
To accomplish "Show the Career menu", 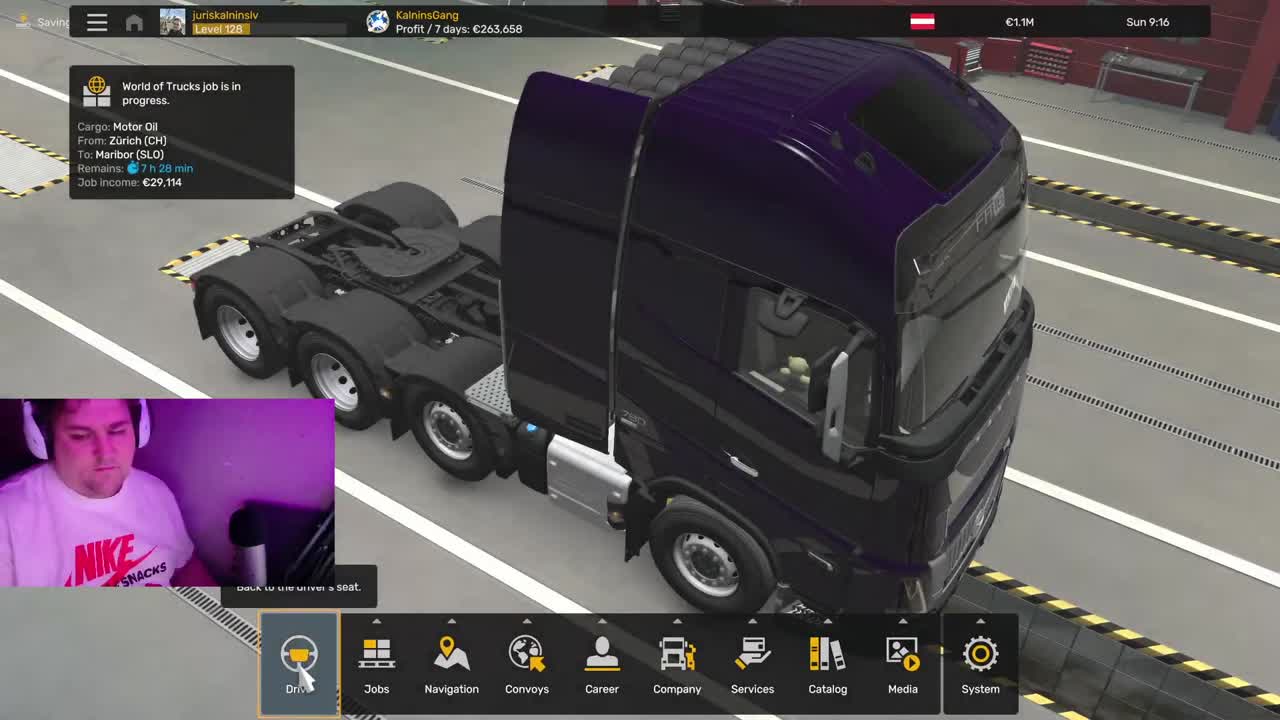I will click(x=601, y=664).
